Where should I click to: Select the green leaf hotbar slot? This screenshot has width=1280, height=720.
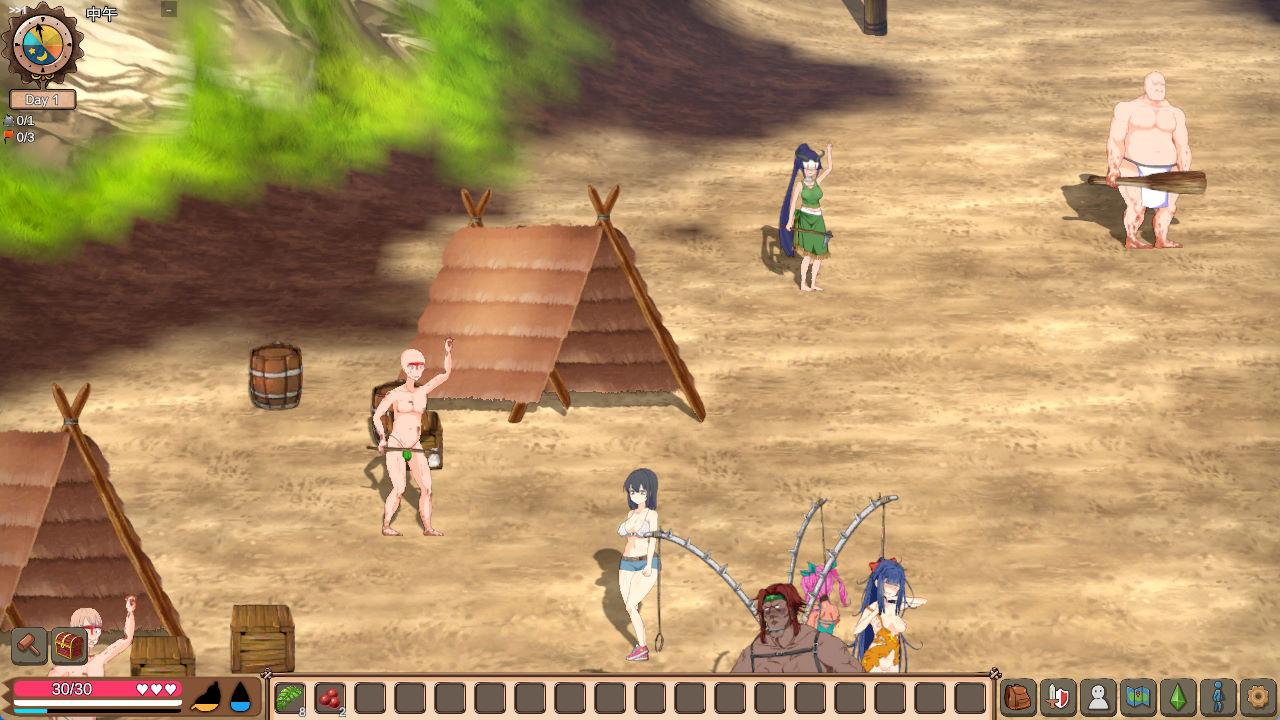pyautogui.click(x=290, y=697)
